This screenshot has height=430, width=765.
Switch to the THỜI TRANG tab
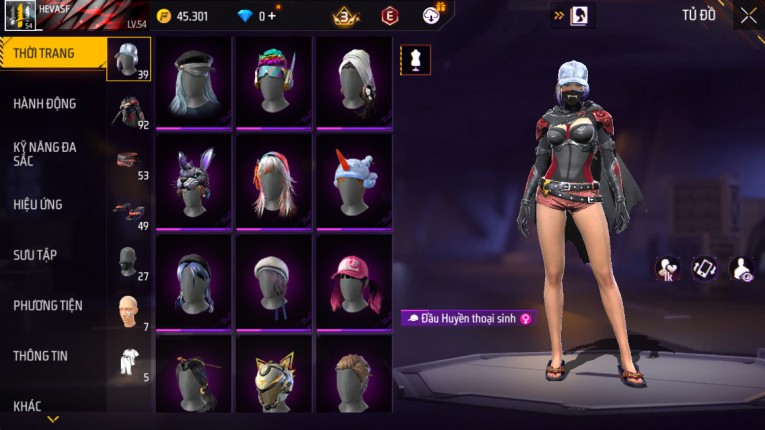(45, 53)
